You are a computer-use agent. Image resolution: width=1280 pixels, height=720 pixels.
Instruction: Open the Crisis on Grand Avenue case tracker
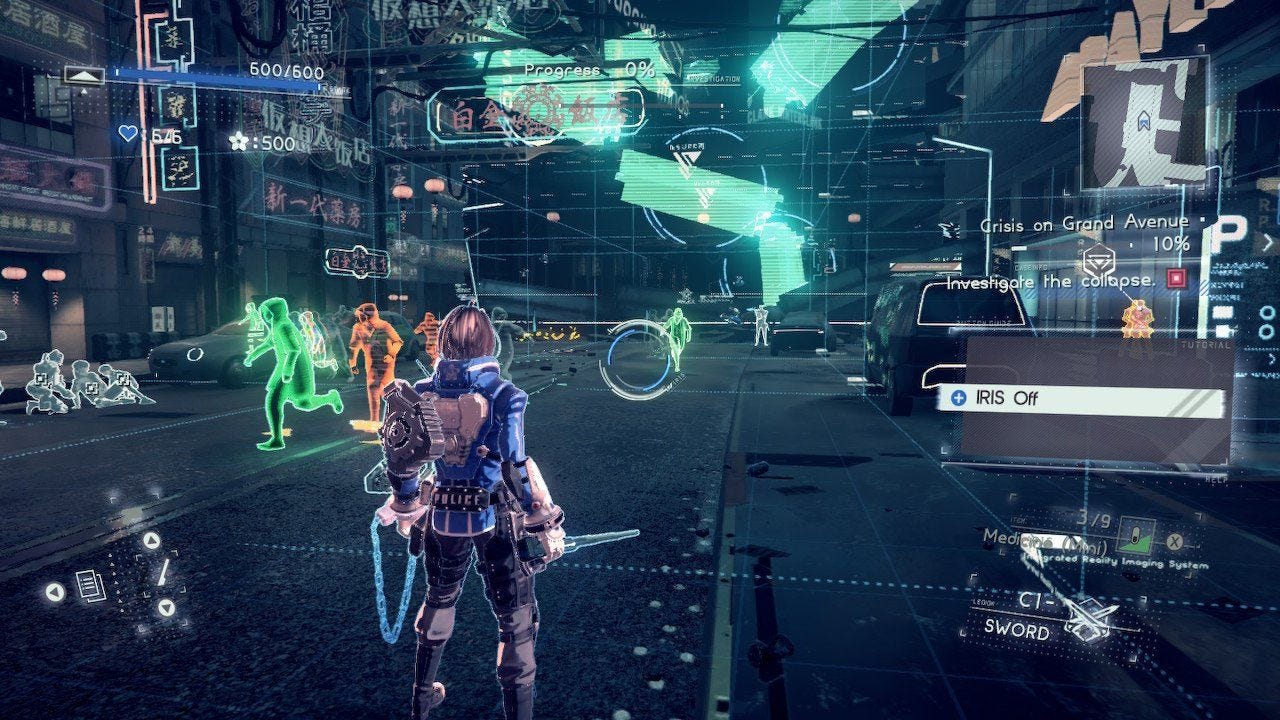tap(1084, 224)
